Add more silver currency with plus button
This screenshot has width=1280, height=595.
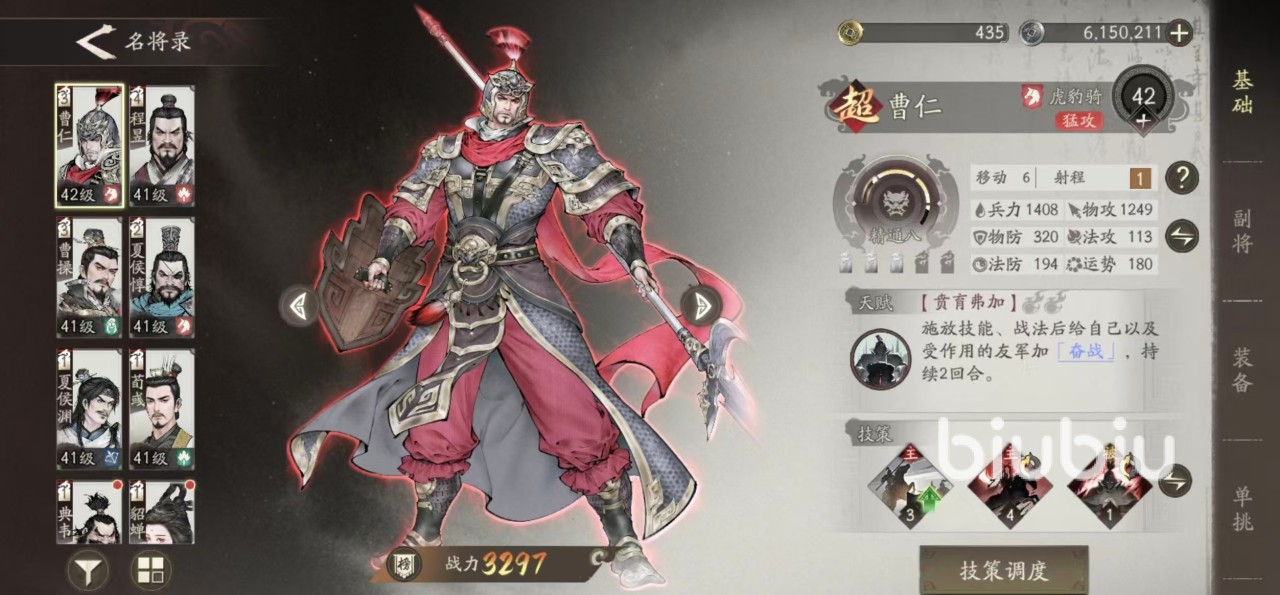tap(1180, 33)
